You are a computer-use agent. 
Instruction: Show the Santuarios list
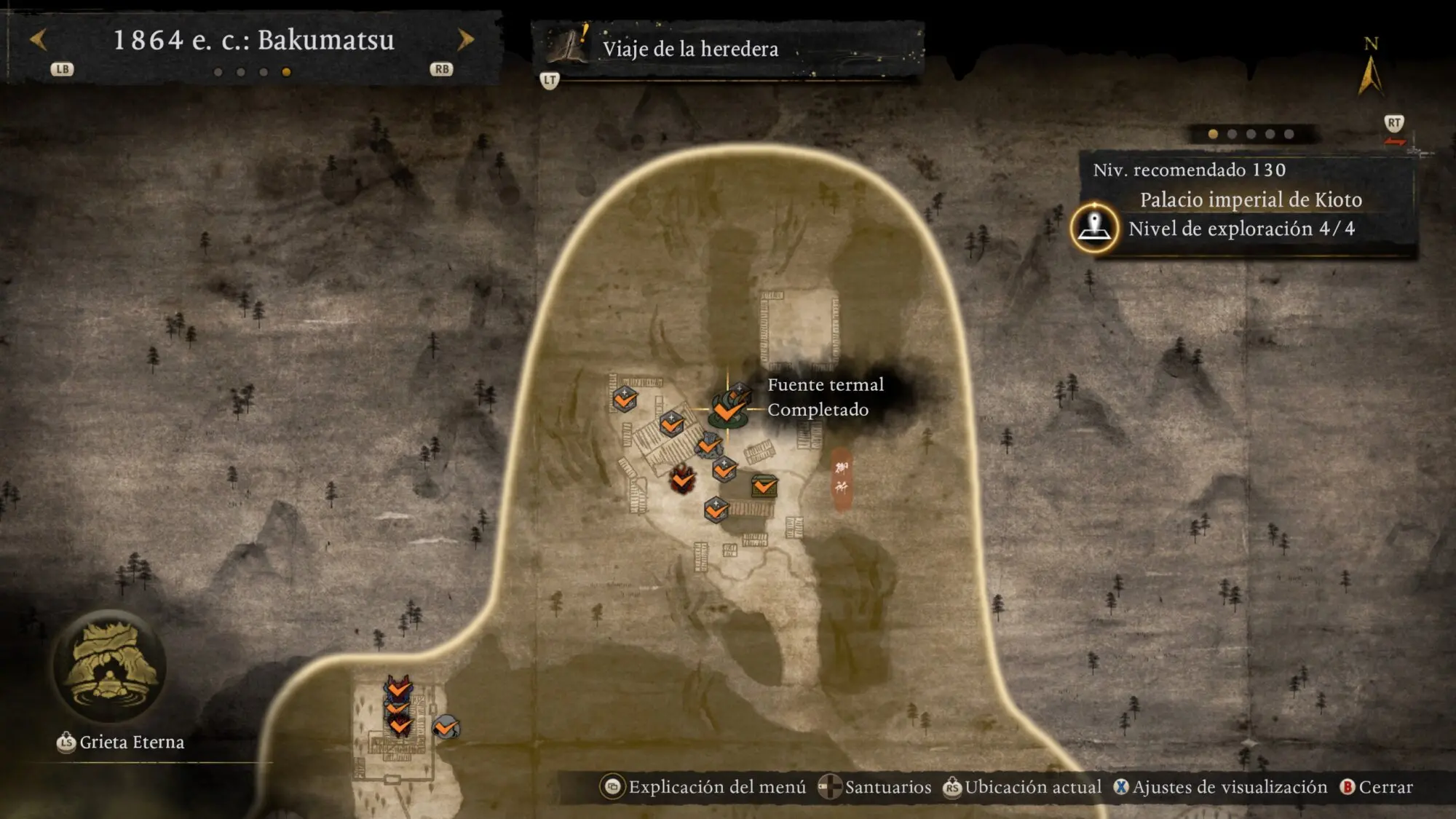(x=875, y=787)
